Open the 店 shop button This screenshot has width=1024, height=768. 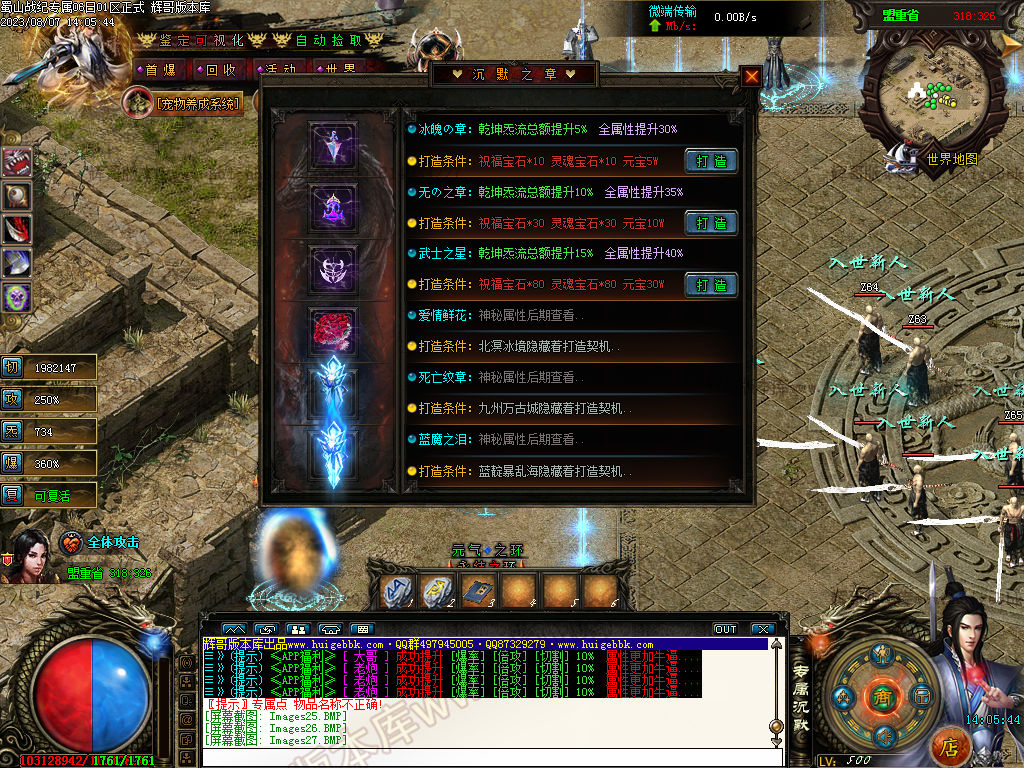tap(950, 745)
